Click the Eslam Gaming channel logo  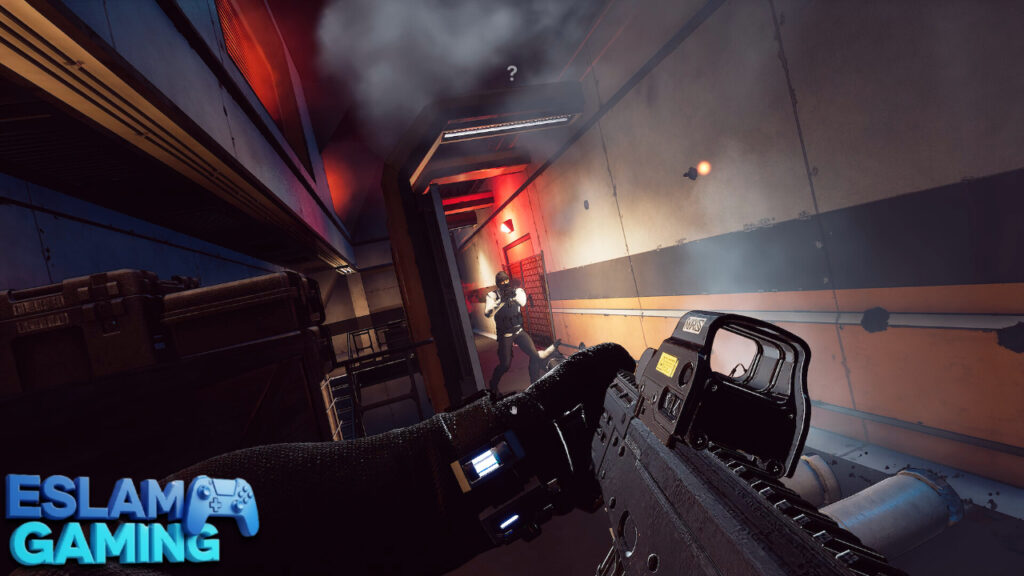pyautogui.click(x=130, y=518)
